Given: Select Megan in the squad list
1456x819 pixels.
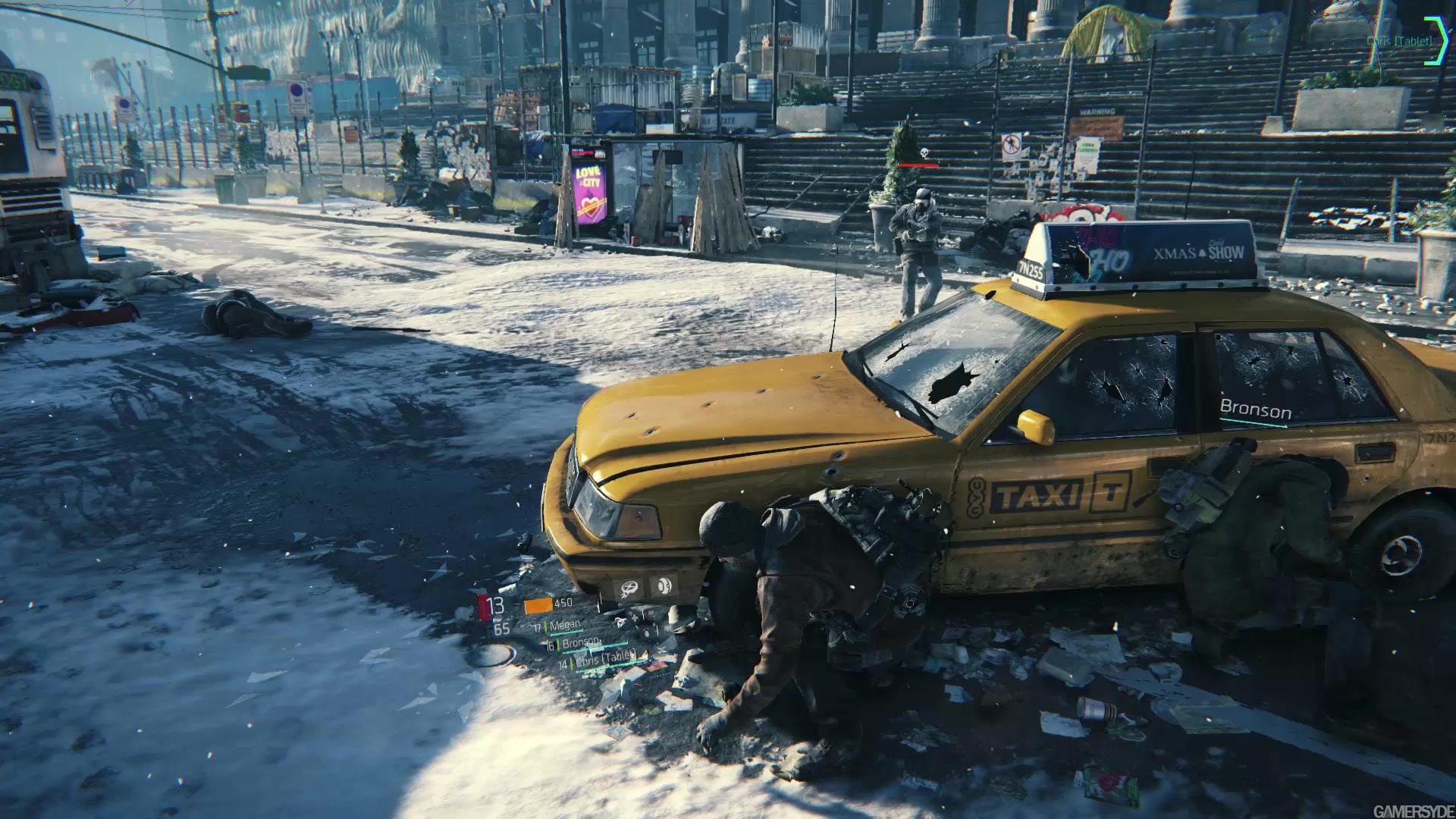Looking at the screenshot, I should tap(564, 626).
